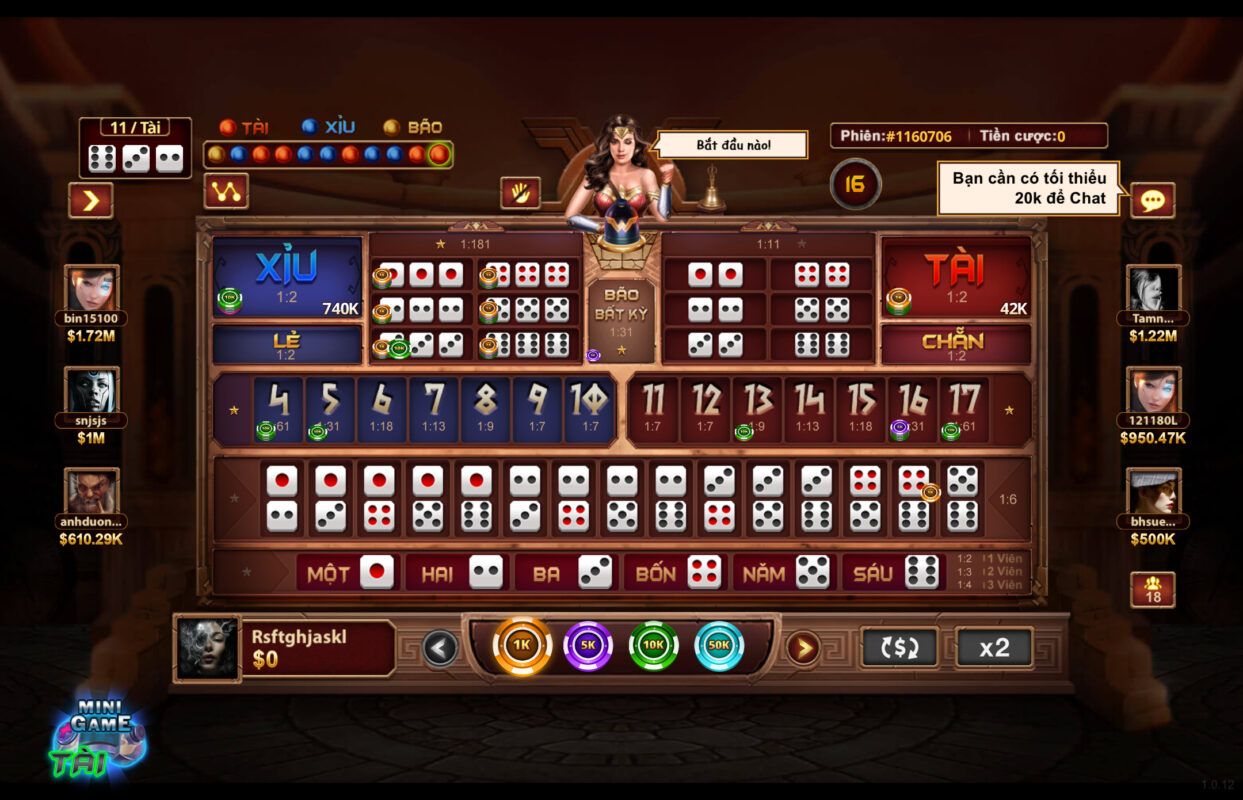Open the Mini Game Tài icon
The width and height of the screenshot is (1243, 800).
(x=98, y=737)
